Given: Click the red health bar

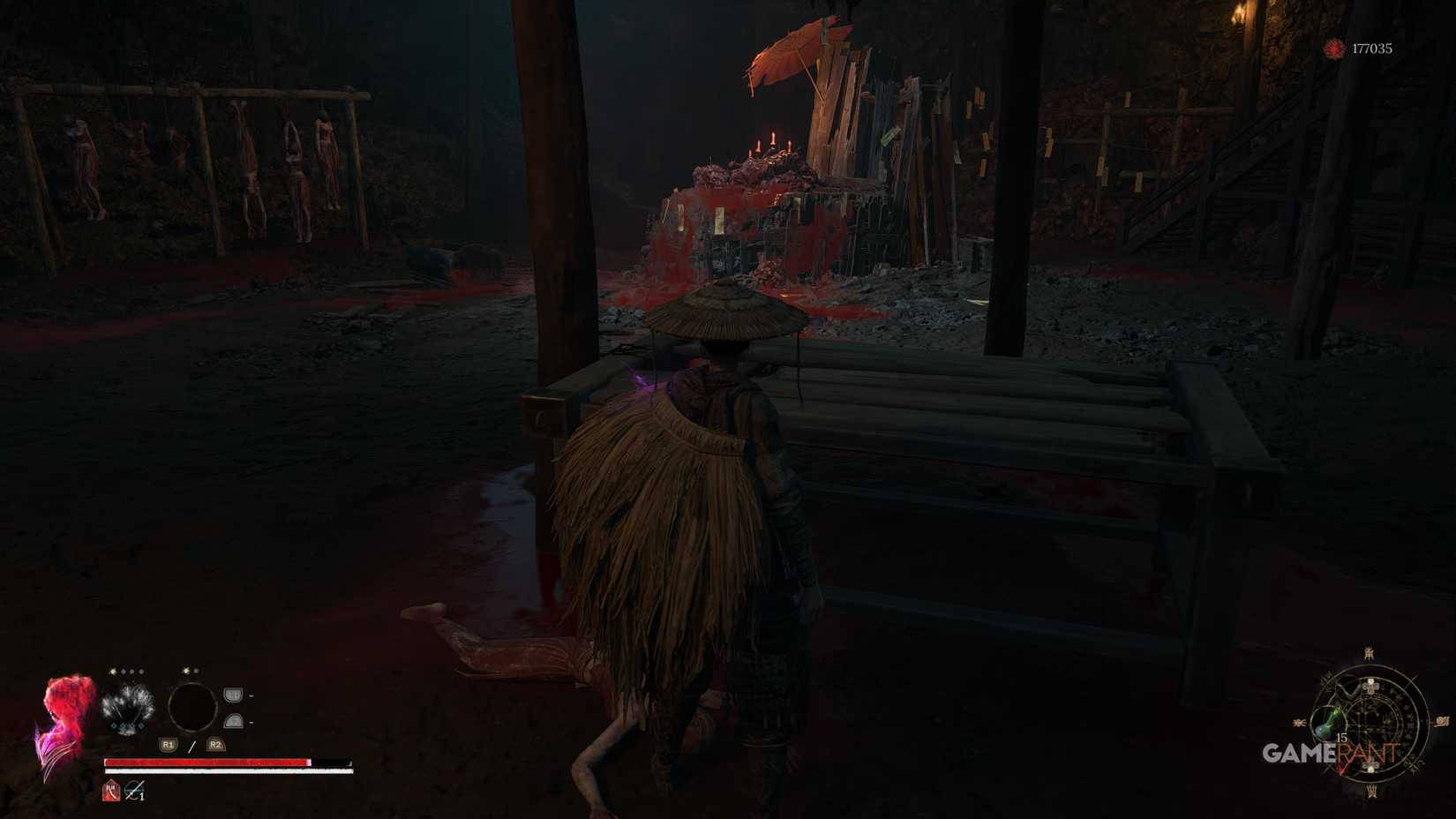Looking at the screenshot, I should [206, 762].
